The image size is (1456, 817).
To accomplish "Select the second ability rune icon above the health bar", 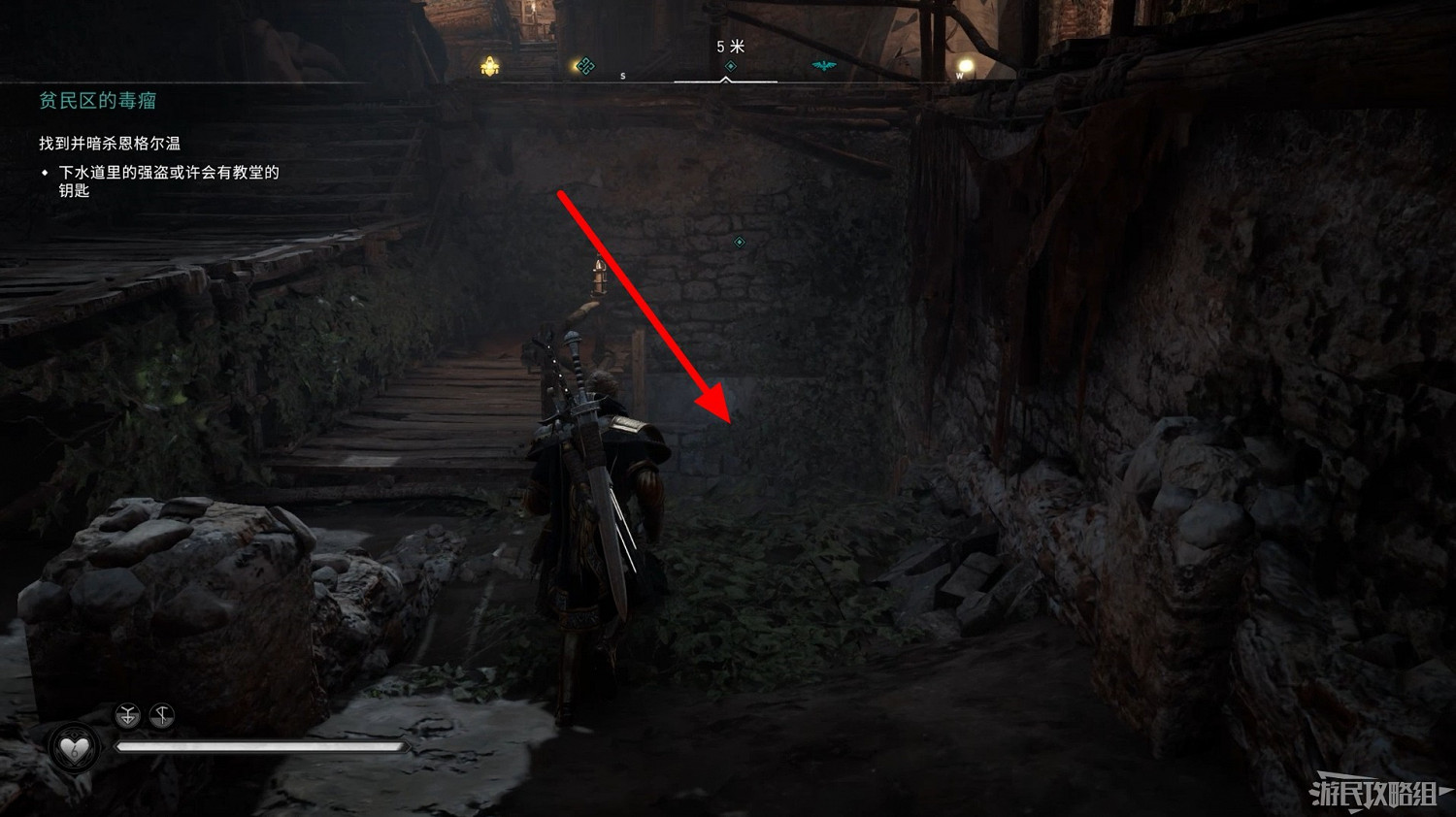I will tap(161, 715).
